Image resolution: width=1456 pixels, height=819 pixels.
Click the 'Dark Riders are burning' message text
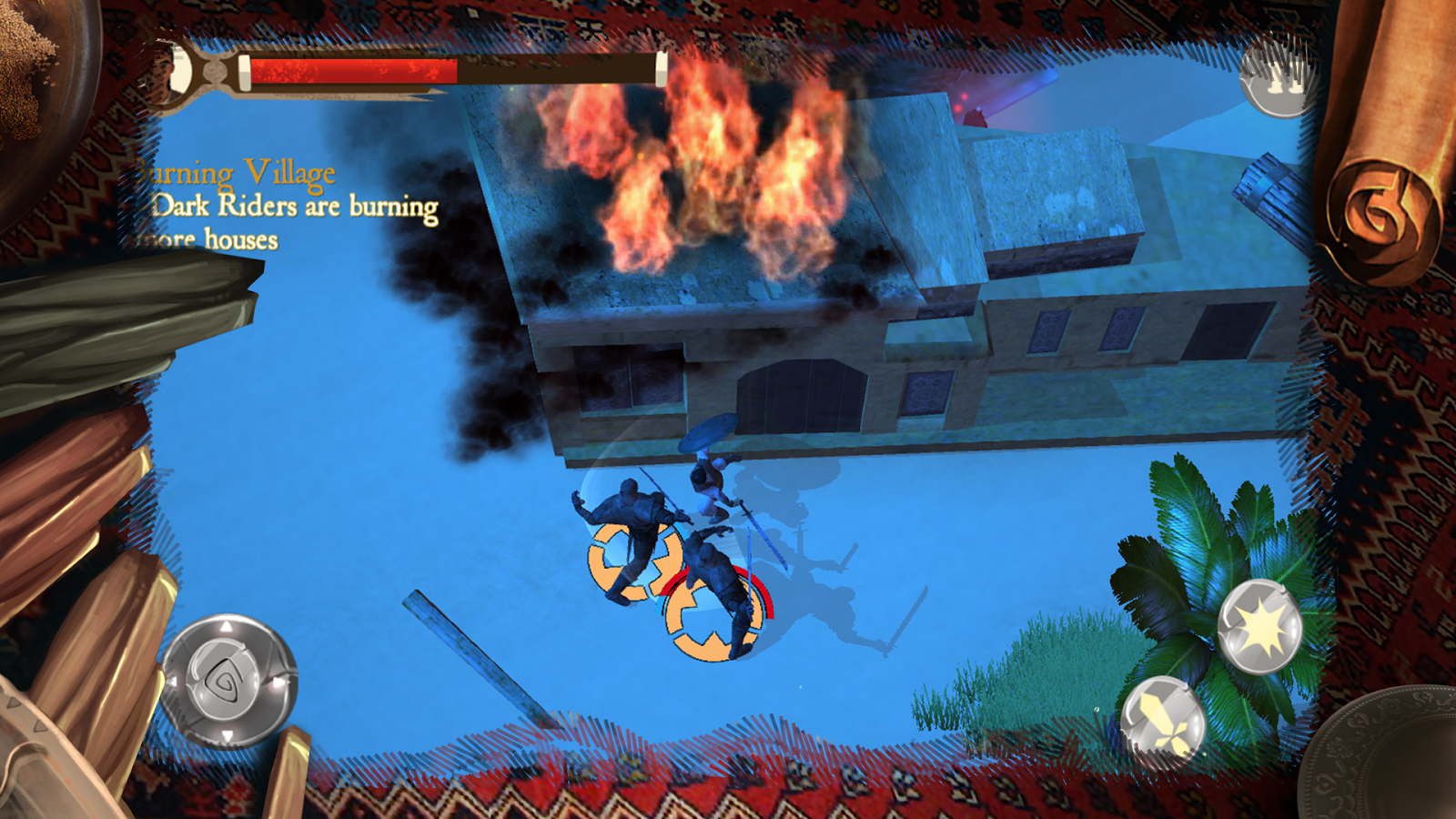point(291,209)
